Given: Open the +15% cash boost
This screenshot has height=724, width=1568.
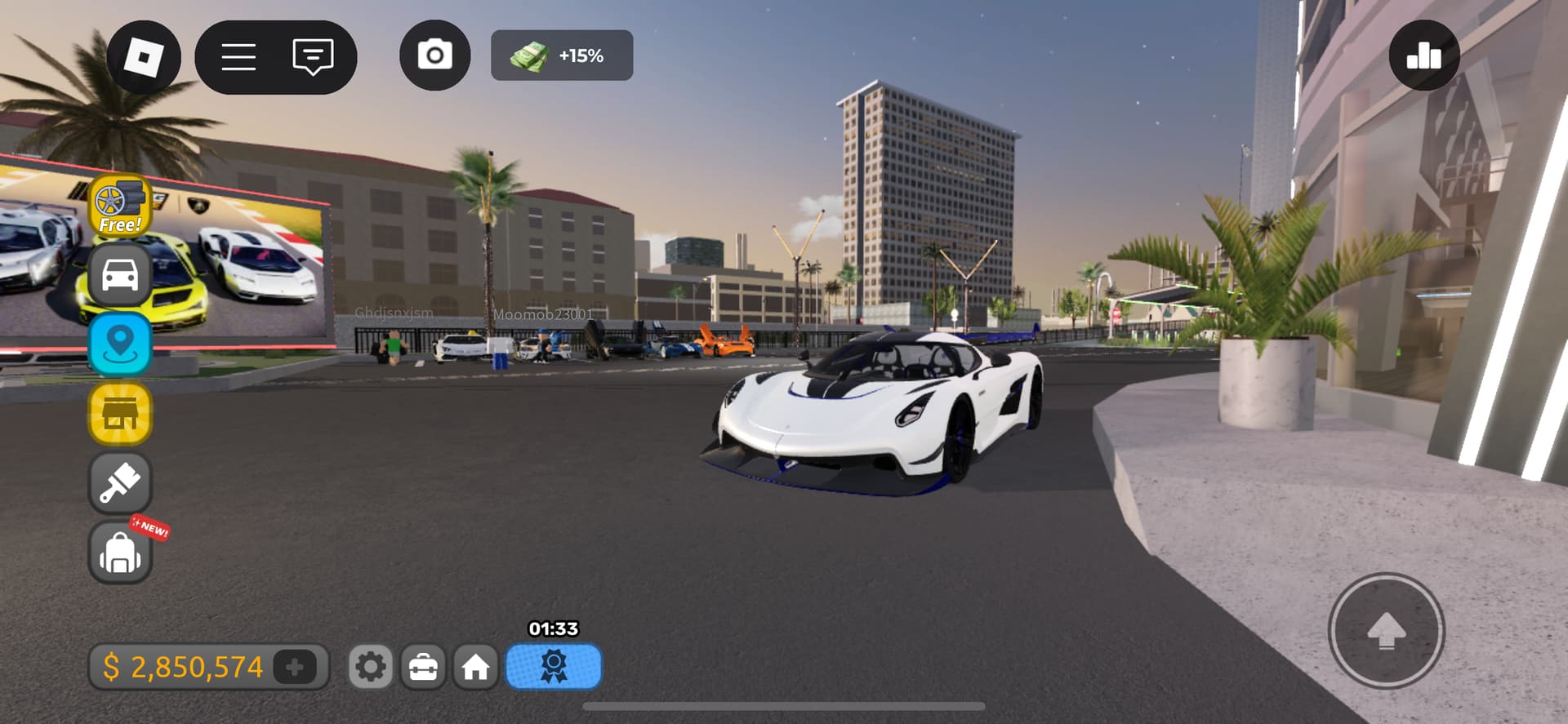Looking at the screenshot, I should pos(562,56).
